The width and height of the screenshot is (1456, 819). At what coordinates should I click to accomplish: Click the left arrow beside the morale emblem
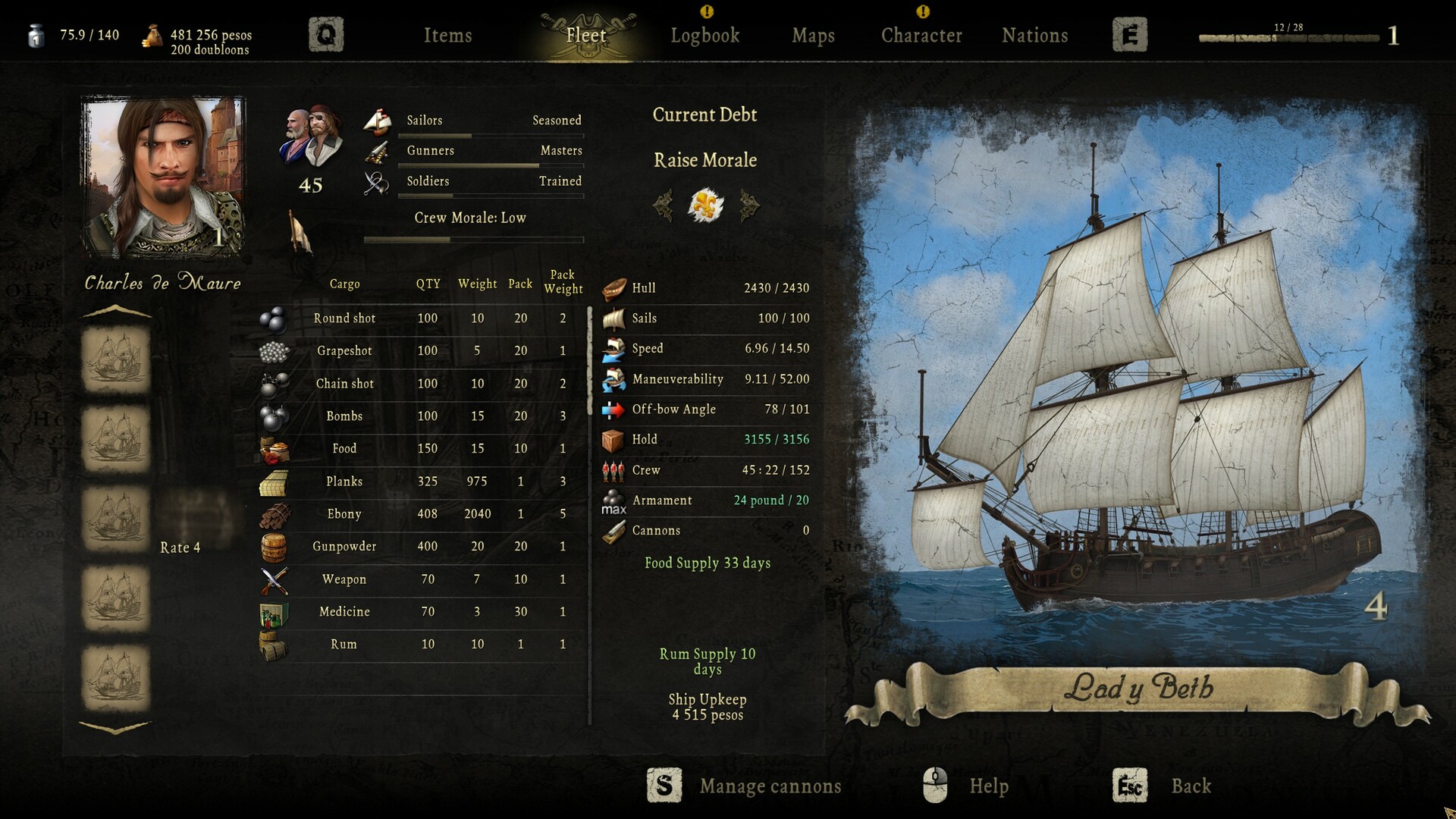click(x=665, y=205)
